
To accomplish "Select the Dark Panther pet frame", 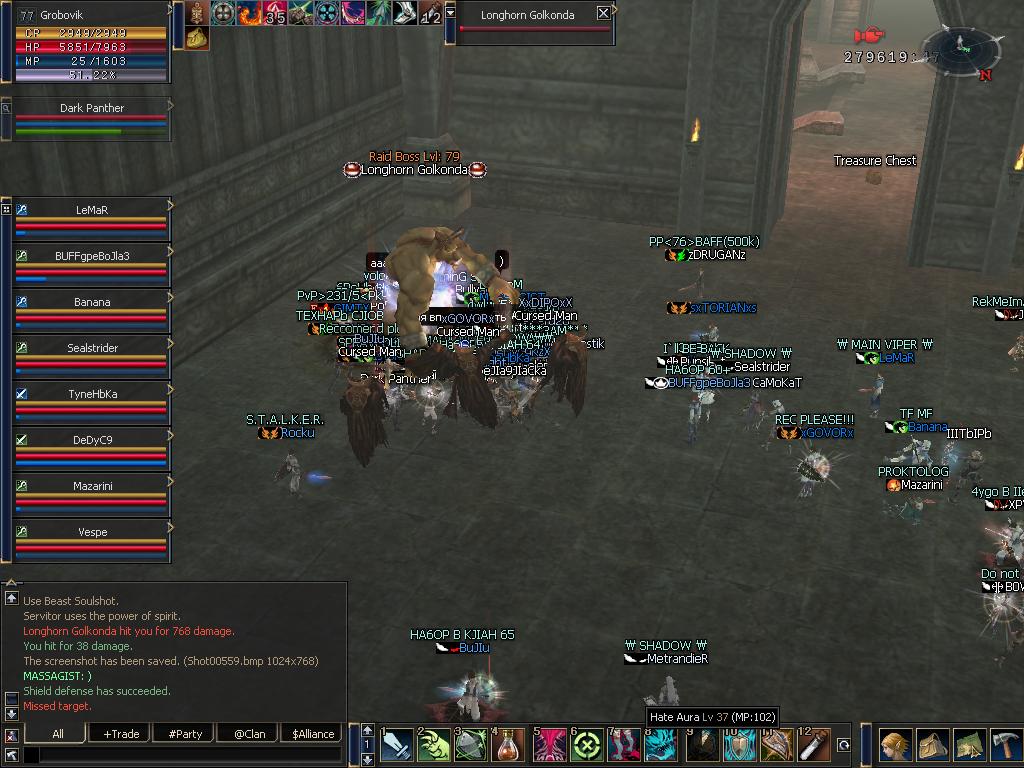I will (x=91, y=108).
